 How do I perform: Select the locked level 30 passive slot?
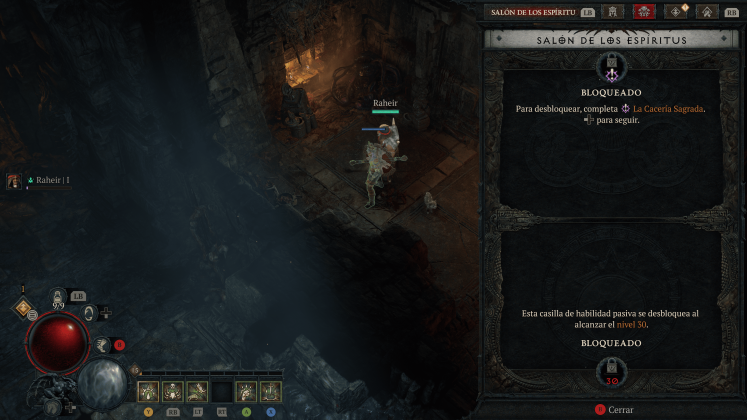click(610, 368)
